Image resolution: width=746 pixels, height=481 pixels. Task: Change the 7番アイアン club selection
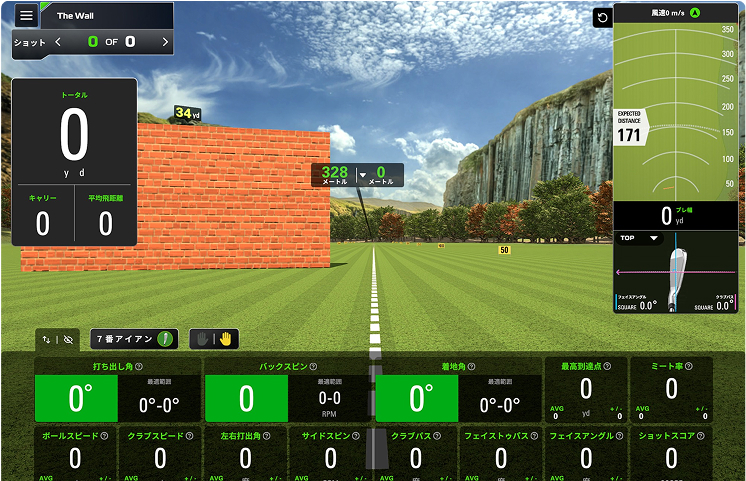134,339
